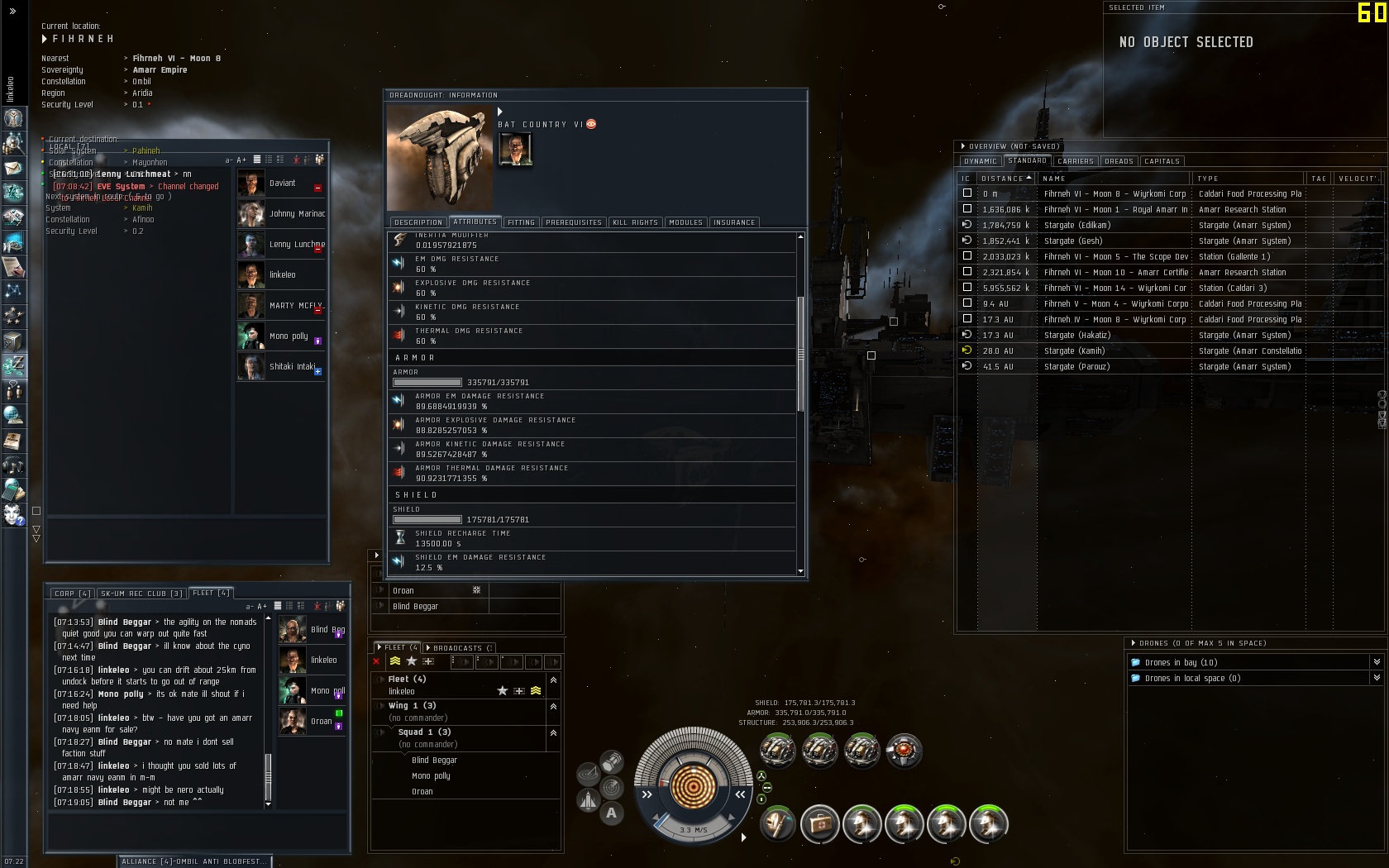Switch overview to Carriers tab
This screenshot has width=1389, height=868.
pyautogui.click(x=1075, y=161)
